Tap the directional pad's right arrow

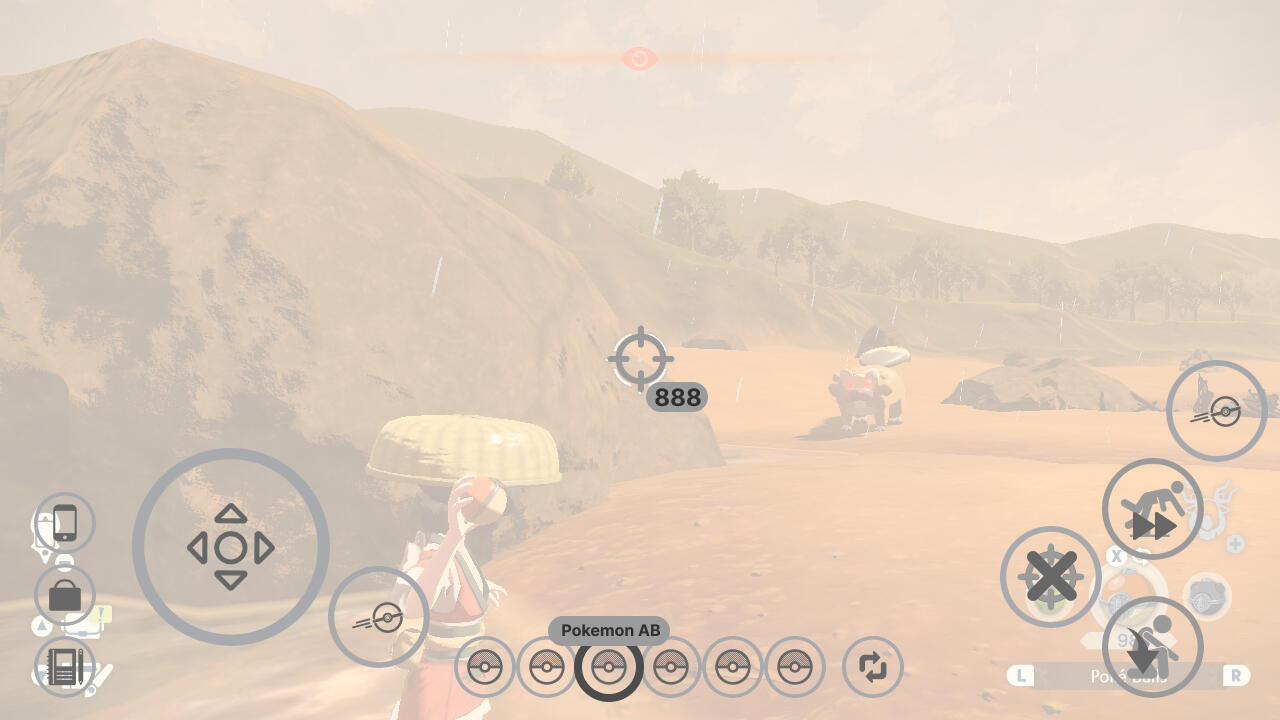(x=265, y=548)
